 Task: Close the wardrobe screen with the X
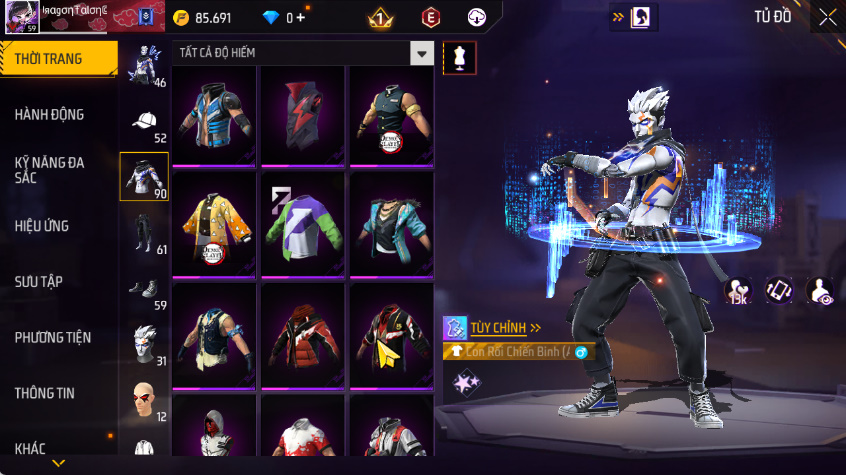827,17
